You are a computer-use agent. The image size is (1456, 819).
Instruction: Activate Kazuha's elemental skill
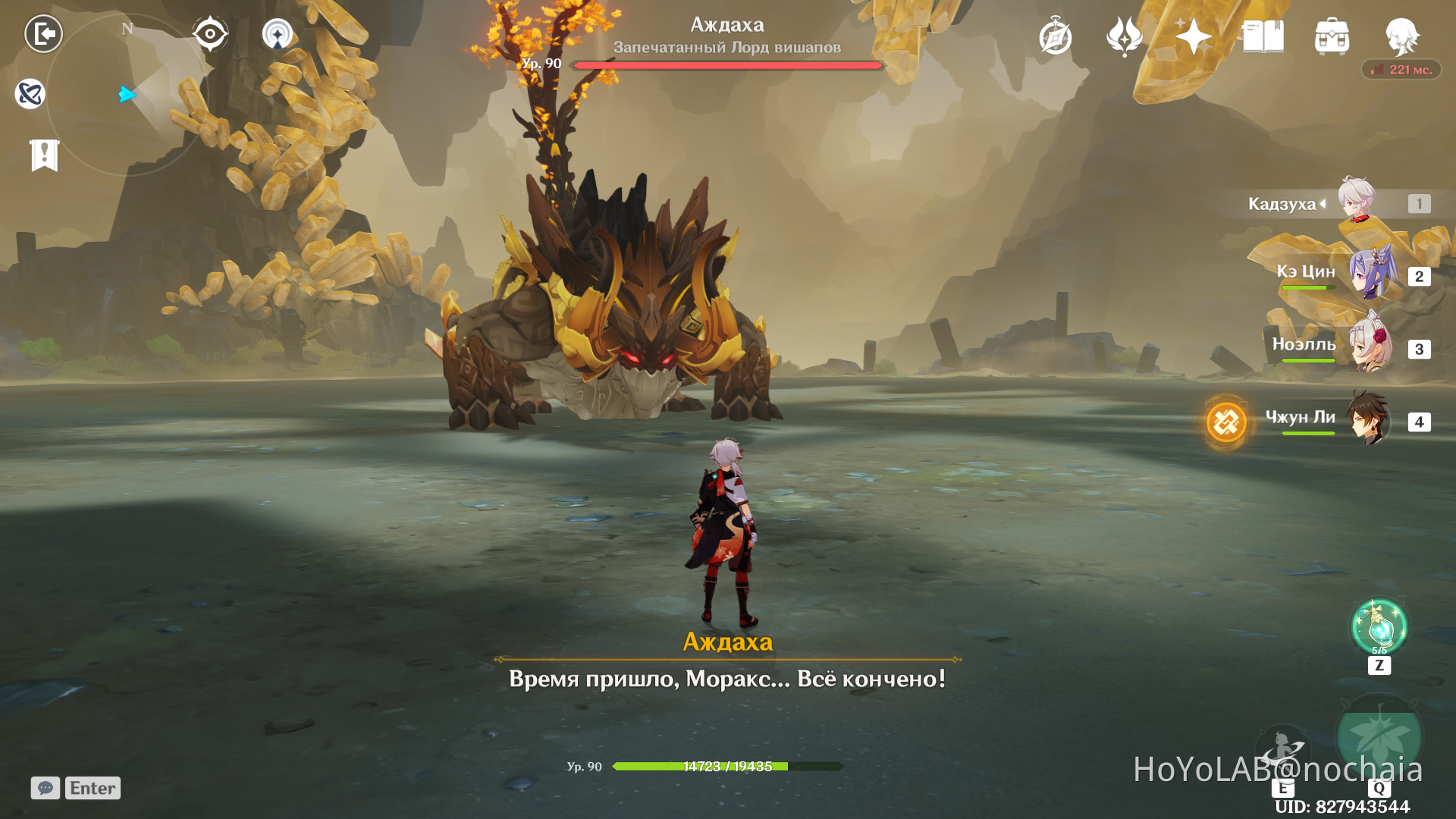point(1282,749)
